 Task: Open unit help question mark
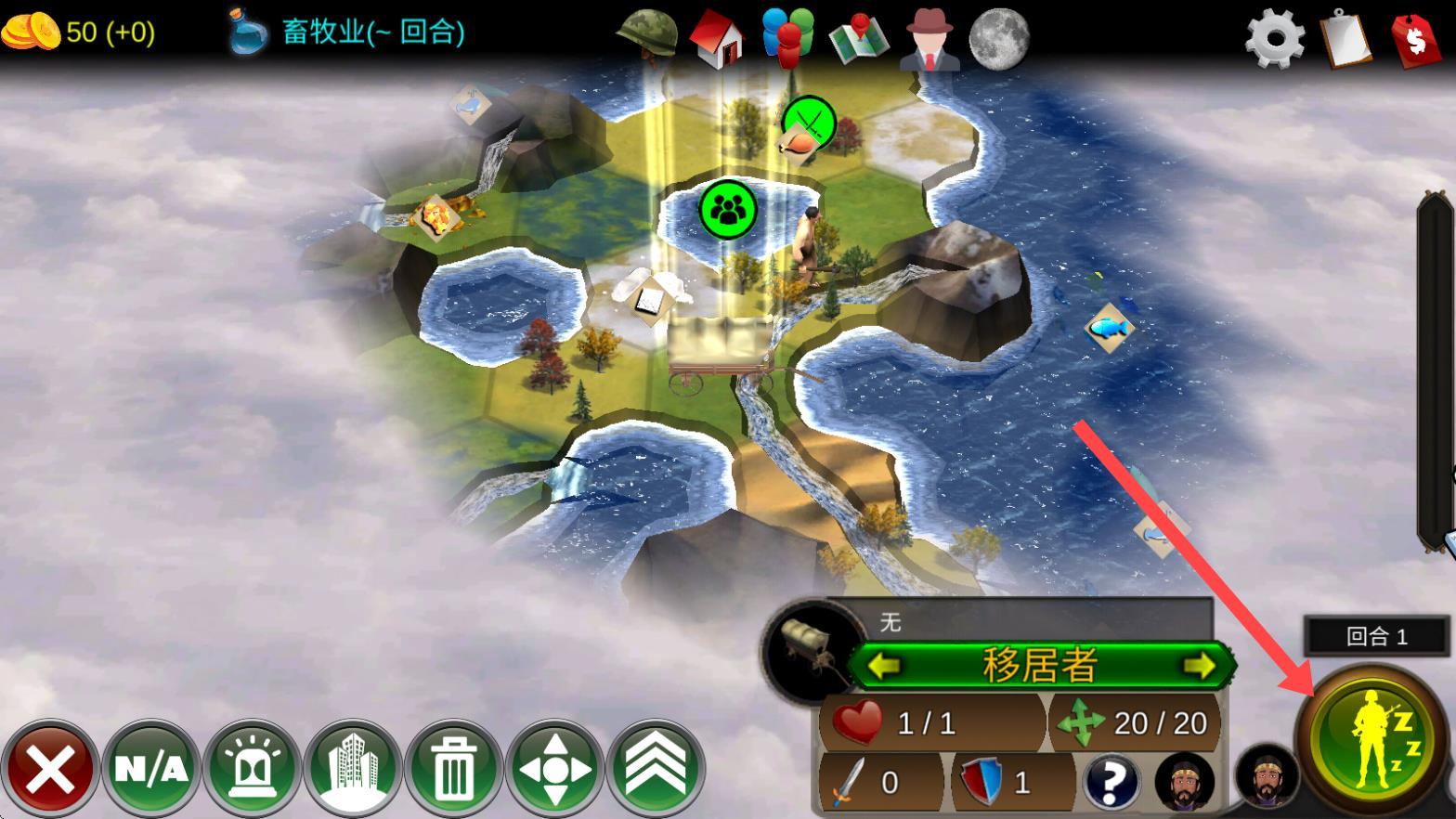click(x=1110, y=782)
